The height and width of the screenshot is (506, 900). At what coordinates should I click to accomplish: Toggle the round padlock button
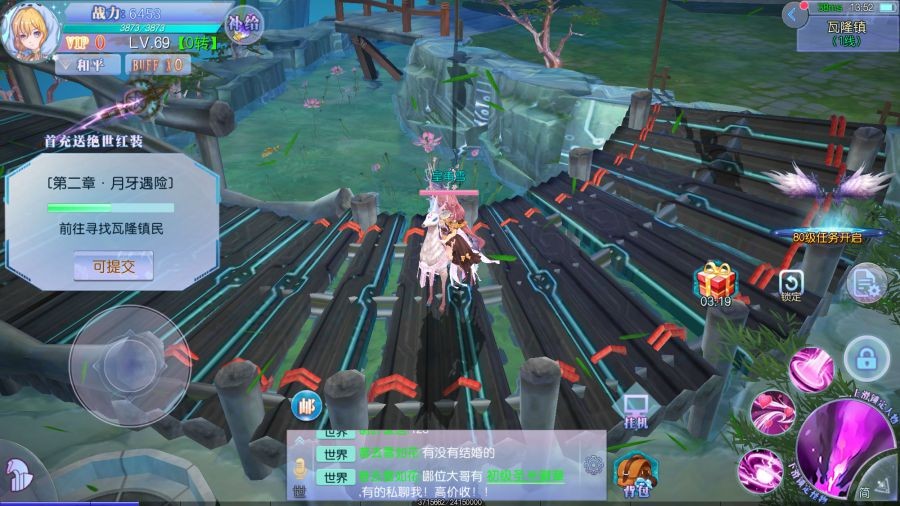pos(866,357)
